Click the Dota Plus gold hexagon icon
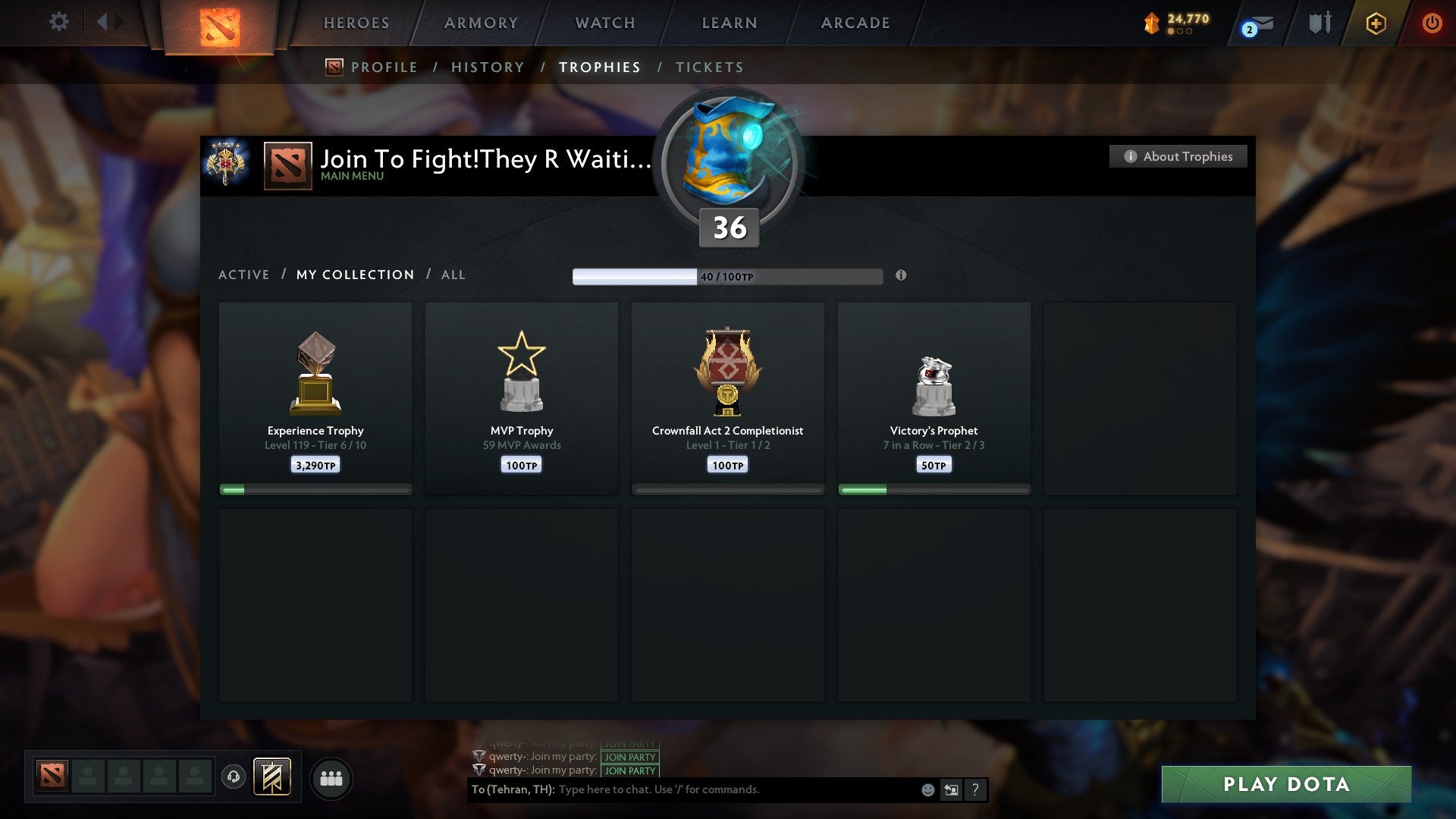 click(1376, 23)
